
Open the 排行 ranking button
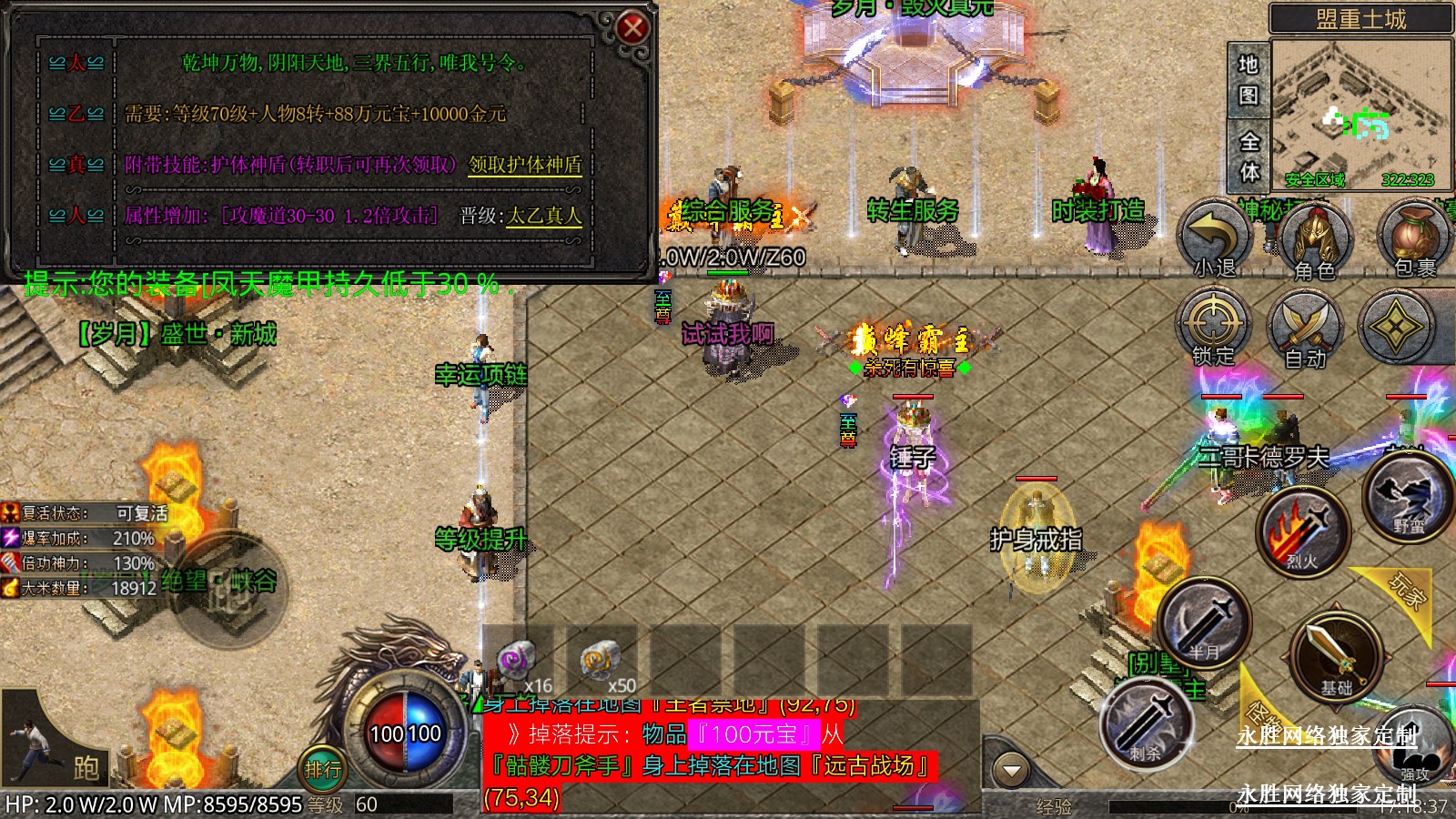323,769
